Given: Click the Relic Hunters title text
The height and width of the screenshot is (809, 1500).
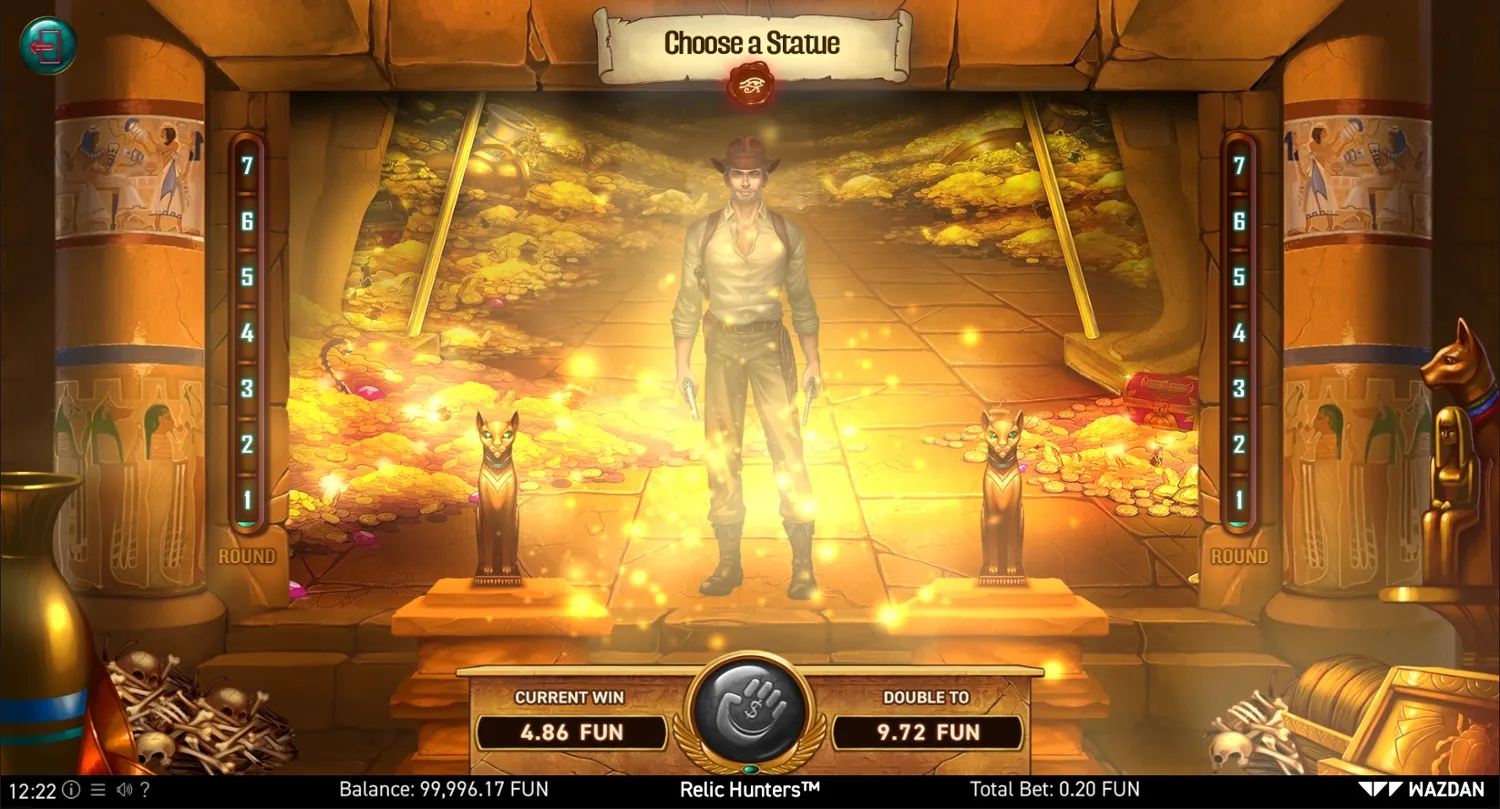Looking at the screenshot, I should [749, 789].
